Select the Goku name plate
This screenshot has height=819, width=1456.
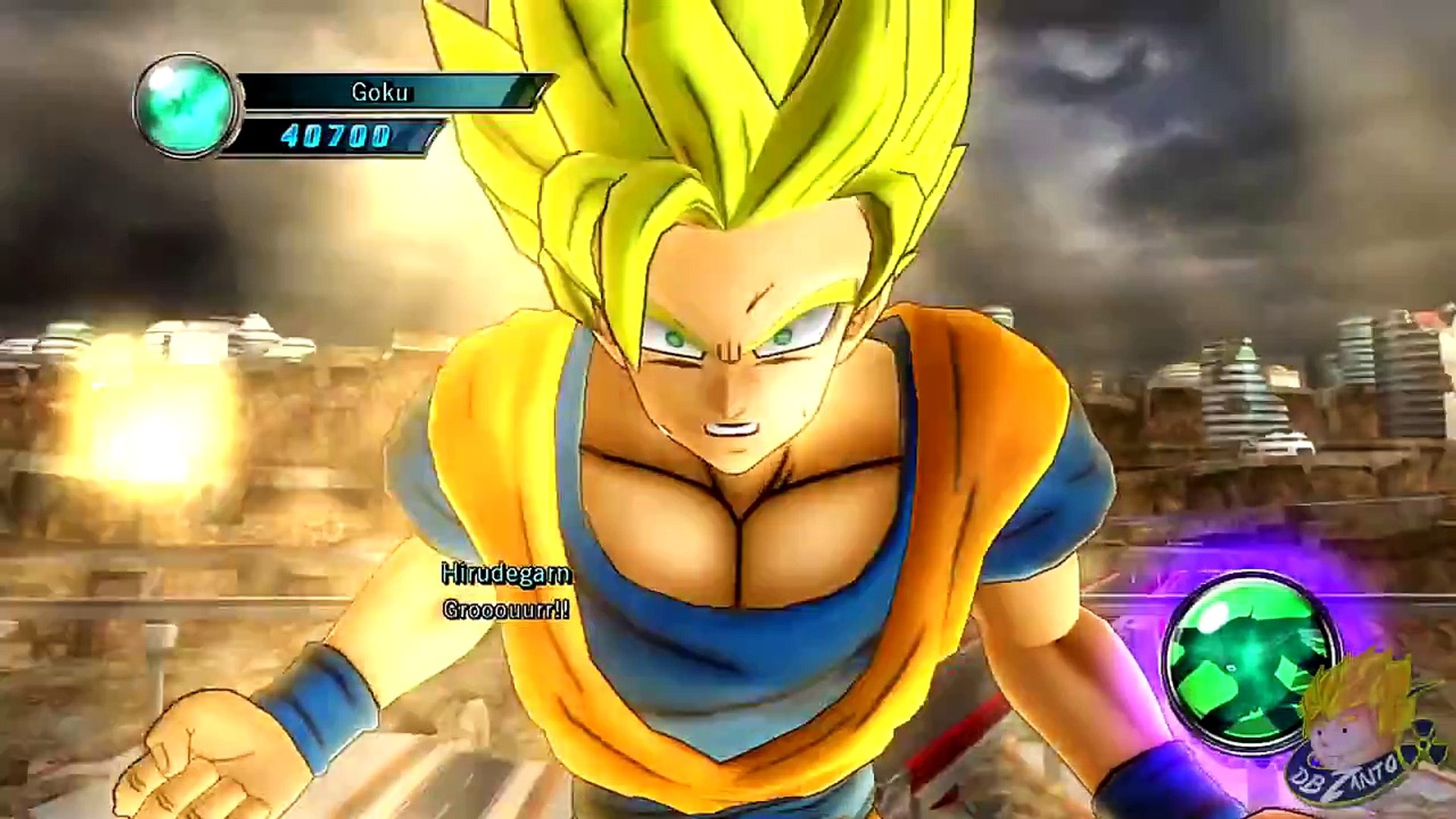[381, 93]
